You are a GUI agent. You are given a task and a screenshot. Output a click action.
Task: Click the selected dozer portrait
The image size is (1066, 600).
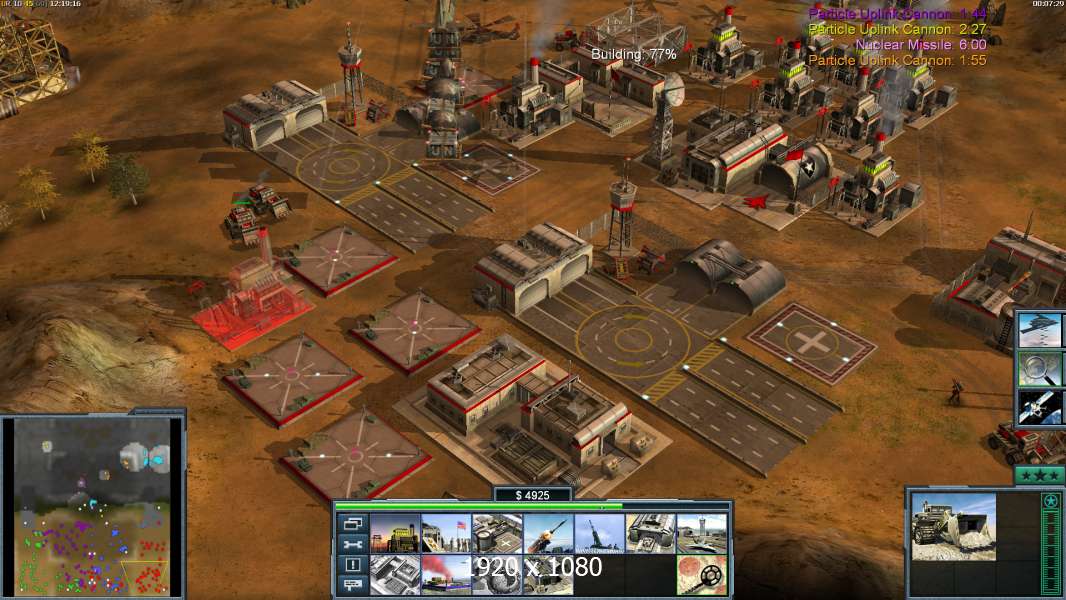953,526
